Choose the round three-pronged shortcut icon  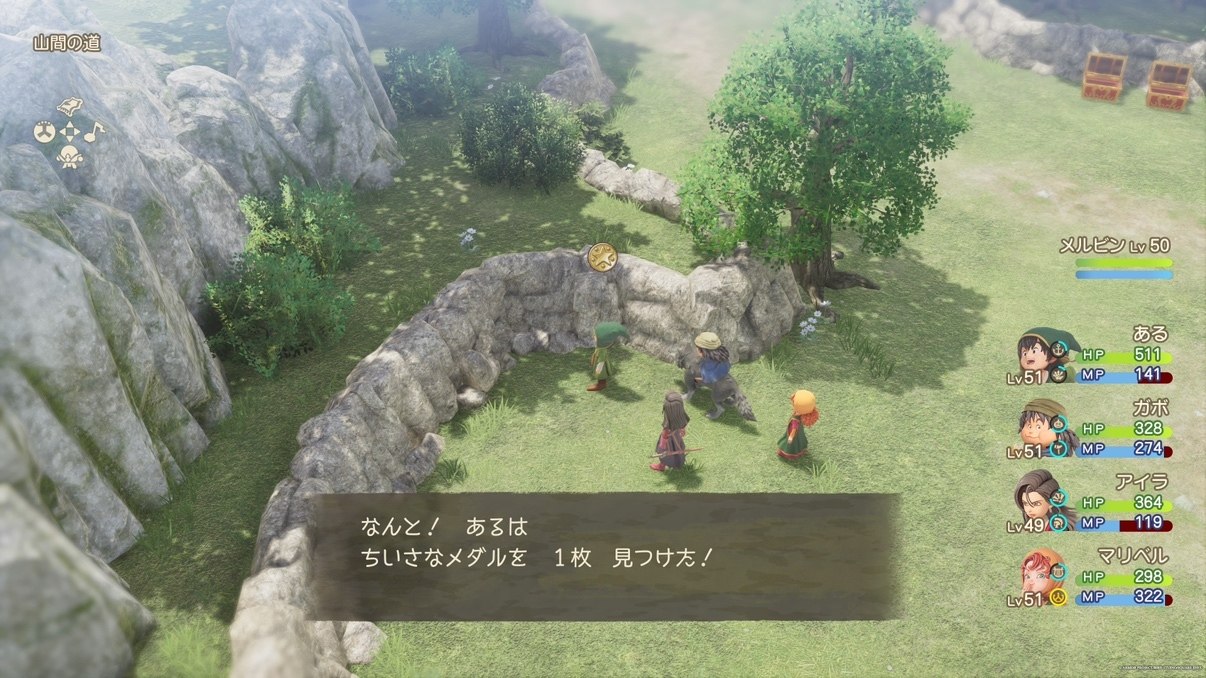(x=45, y=131)
